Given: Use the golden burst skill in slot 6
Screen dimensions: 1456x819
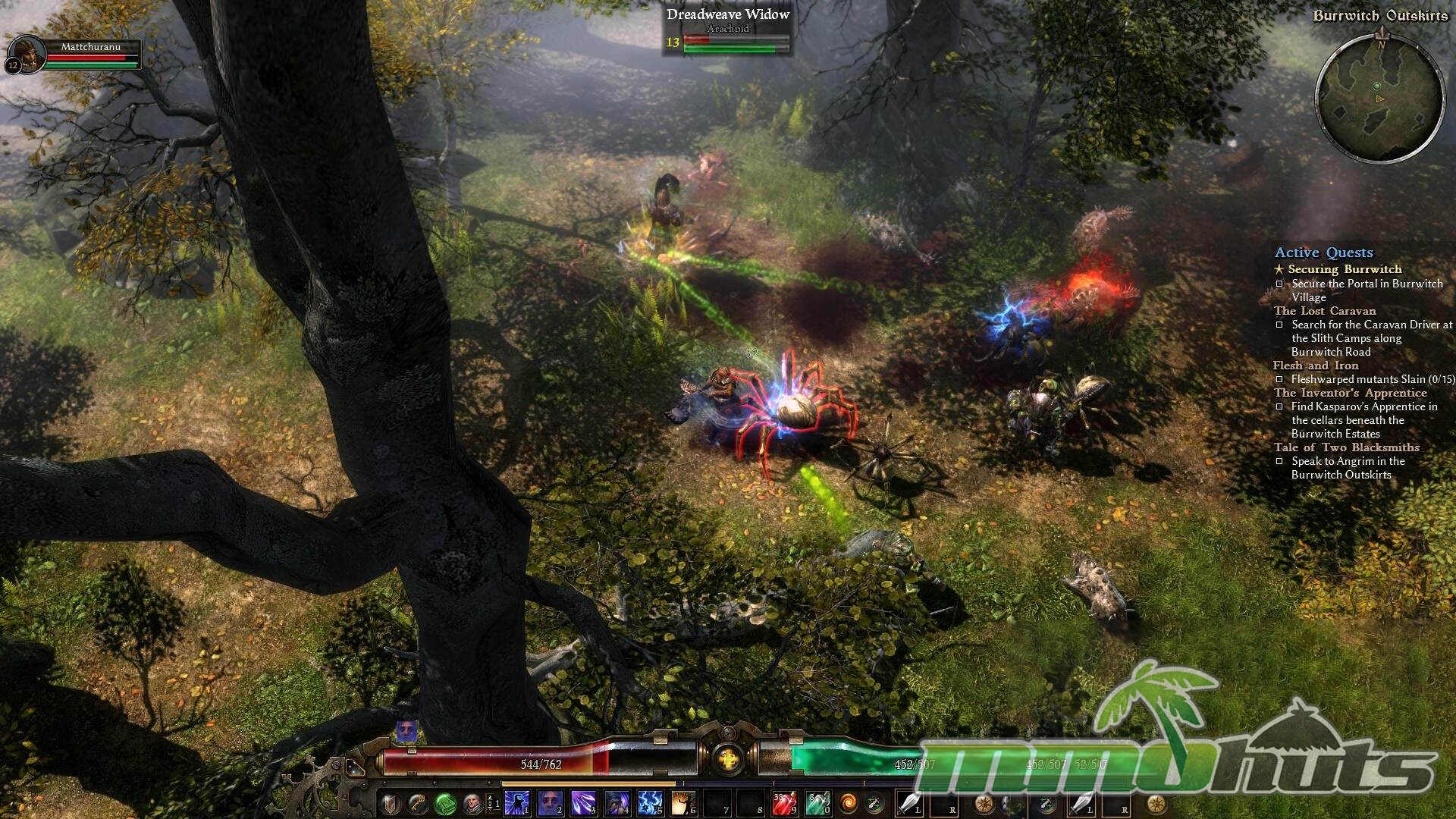Looking at the screenshot, I should tap(684, 803).
